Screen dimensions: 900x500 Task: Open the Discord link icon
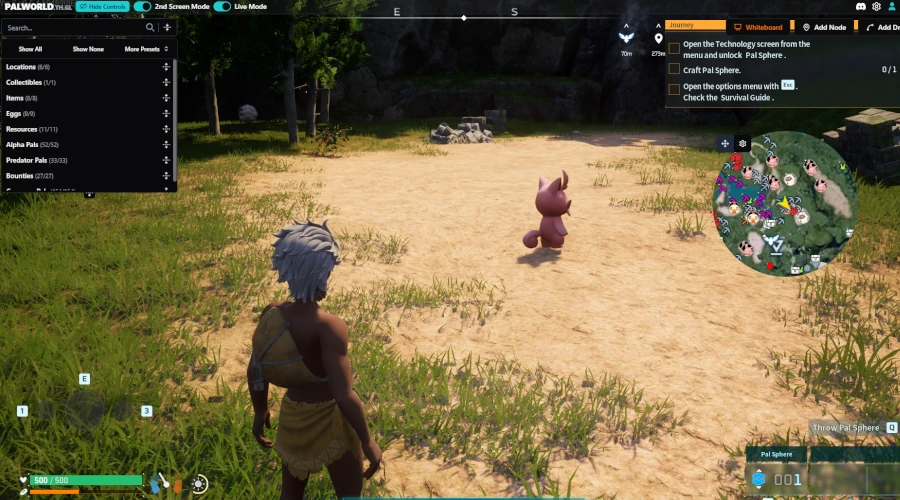(860, 7)
